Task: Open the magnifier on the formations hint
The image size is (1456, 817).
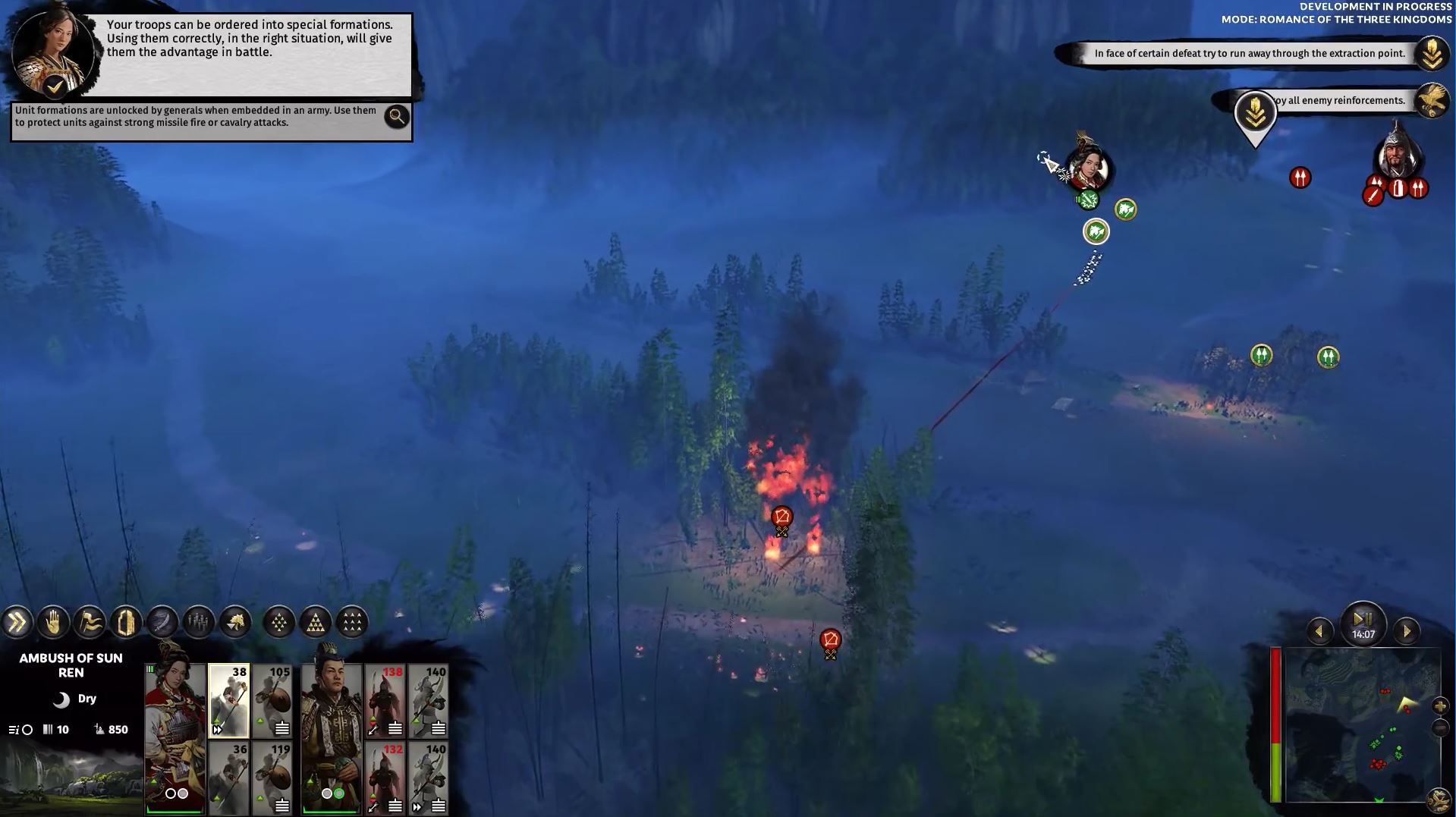Action: [x=396, y=116]
